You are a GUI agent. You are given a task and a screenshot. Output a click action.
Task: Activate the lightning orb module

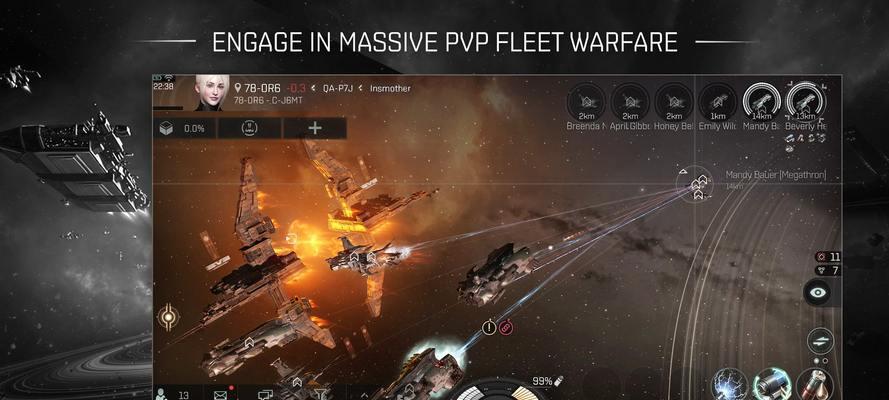[730, 386]
